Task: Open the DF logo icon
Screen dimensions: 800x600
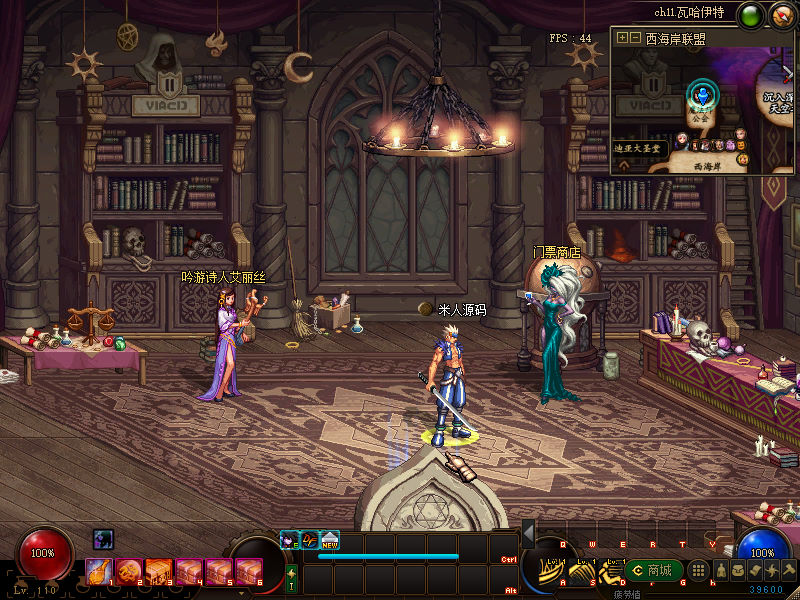Action: [x=309, y=540]
